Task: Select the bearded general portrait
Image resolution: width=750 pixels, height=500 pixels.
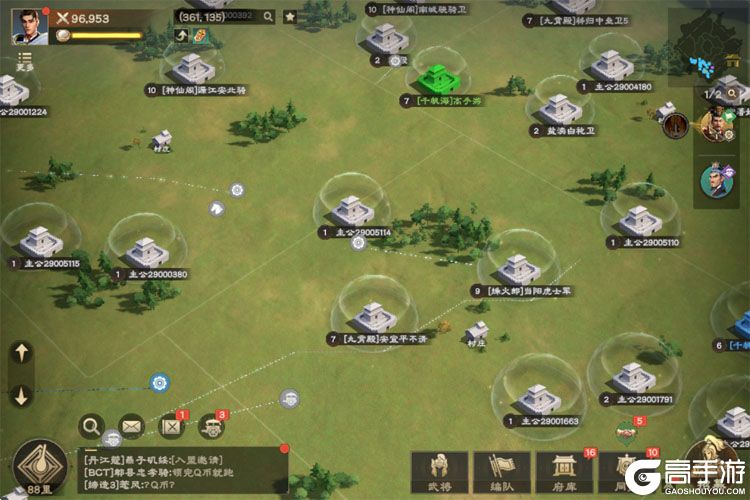Action: click(x=715, y=126)
